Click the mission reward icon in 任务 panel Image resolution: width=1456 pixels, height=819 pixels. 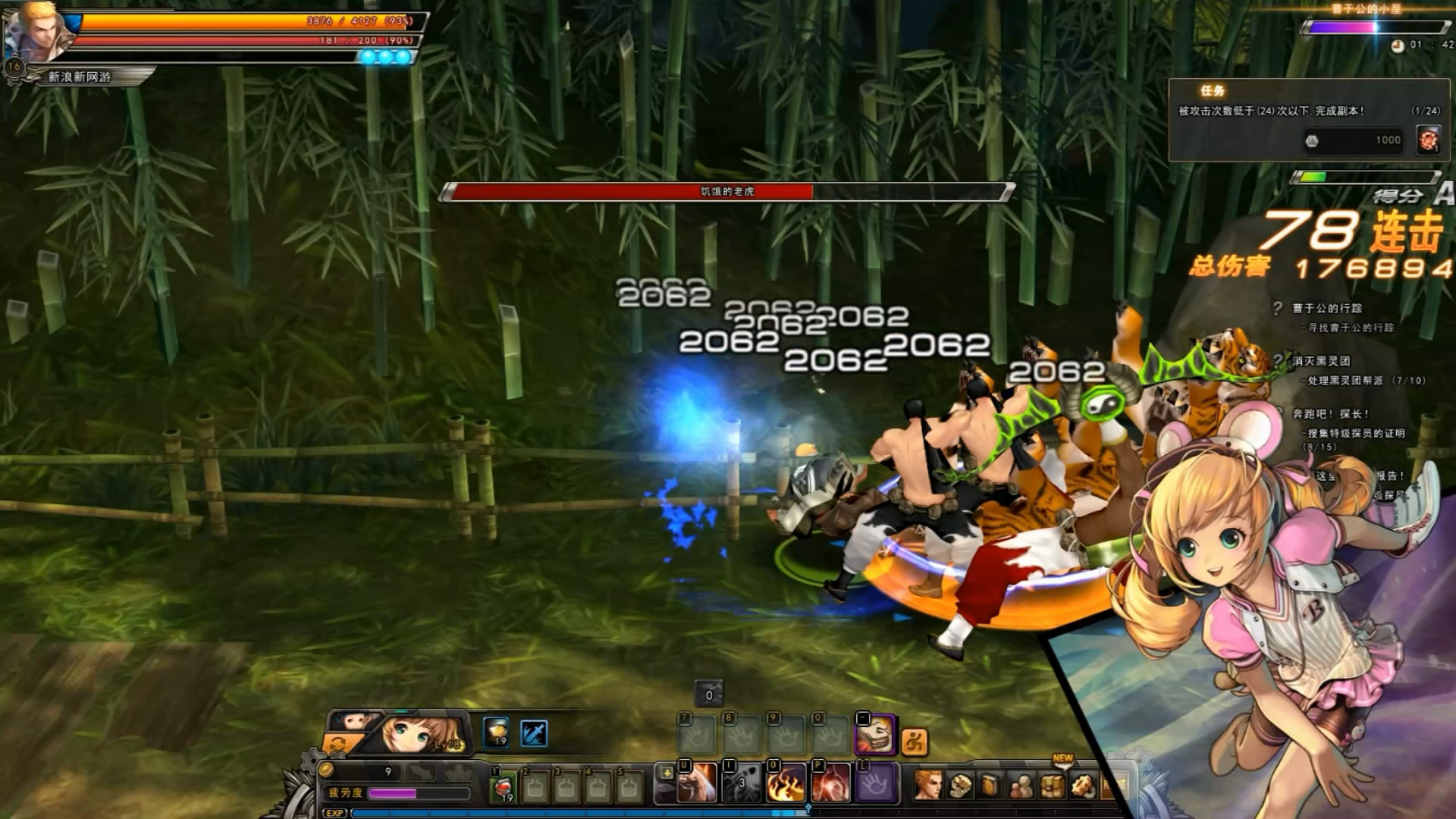coord(1428,140)
